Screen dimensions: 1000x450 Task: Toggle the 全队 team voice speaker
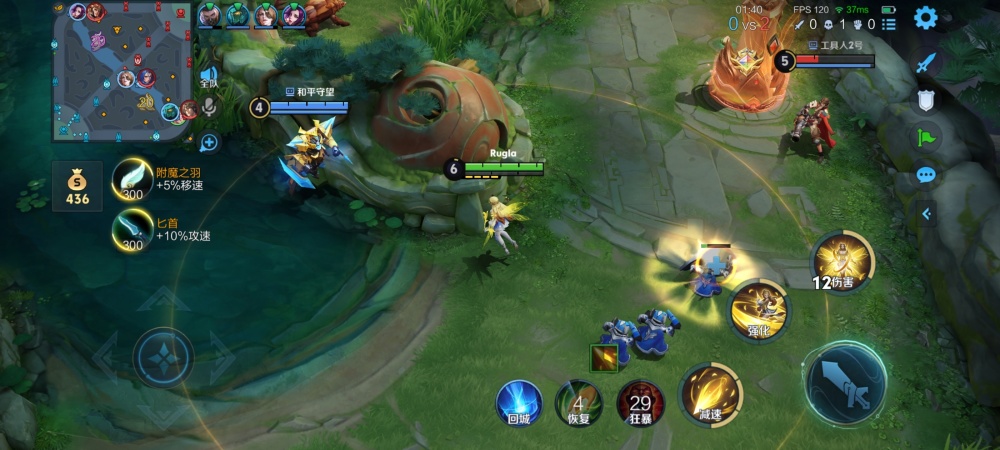tap(209, 77)
